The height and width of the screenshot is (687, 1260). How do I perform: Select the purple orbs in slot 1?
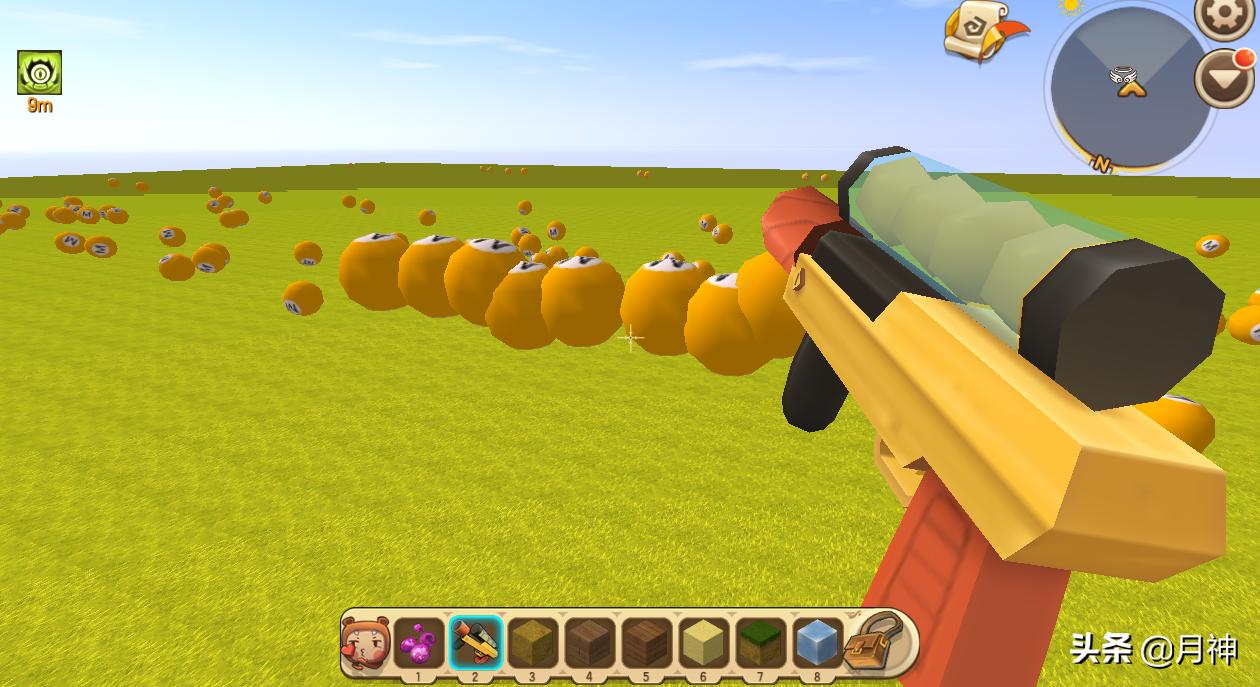click(418, 642)
